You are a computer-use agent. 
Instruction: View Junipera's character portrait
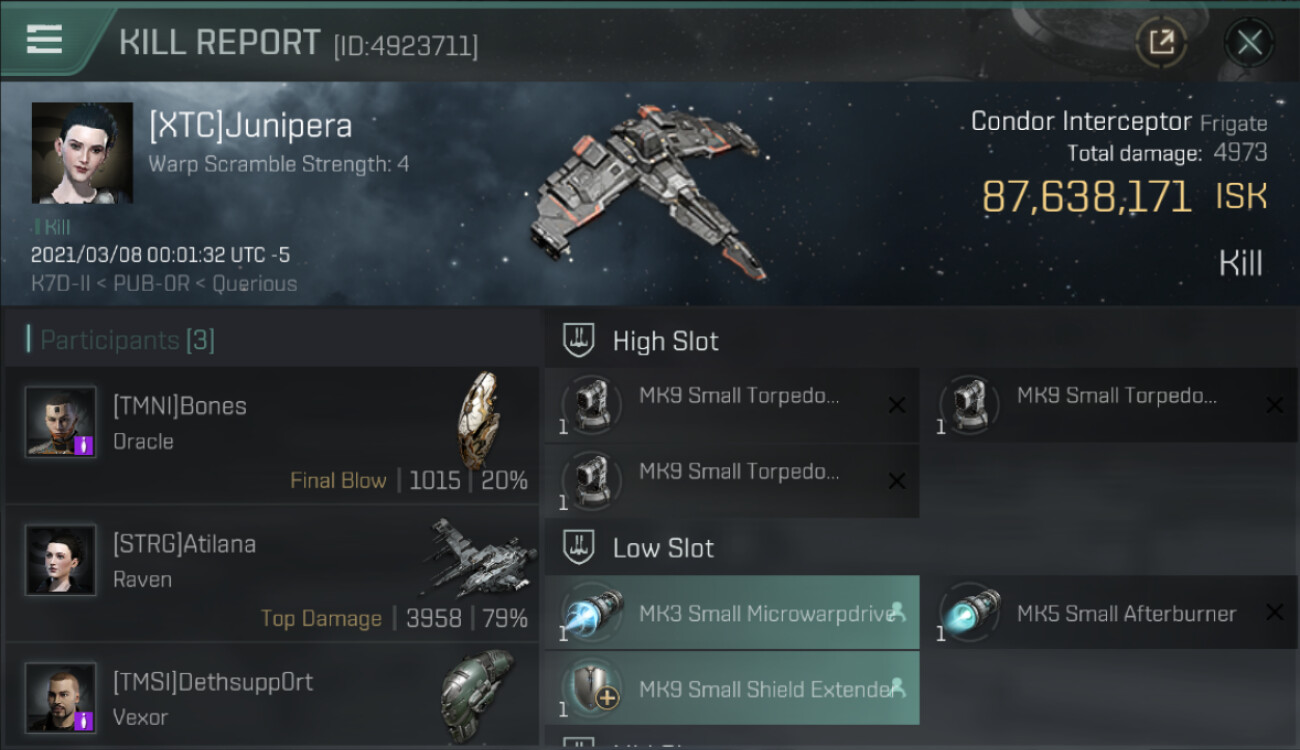click(82, 152)
